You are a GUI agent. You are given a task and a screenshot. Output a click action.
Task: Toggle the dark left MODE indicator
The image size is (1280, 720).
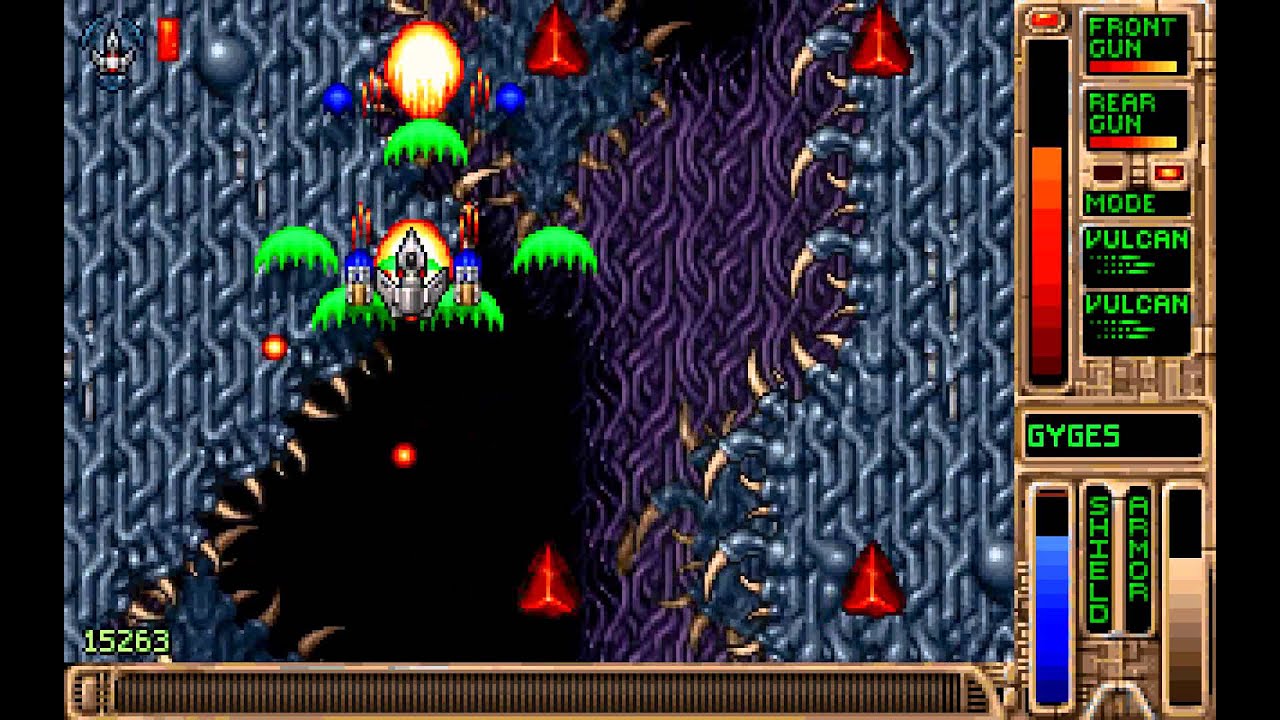[1108, 172]
